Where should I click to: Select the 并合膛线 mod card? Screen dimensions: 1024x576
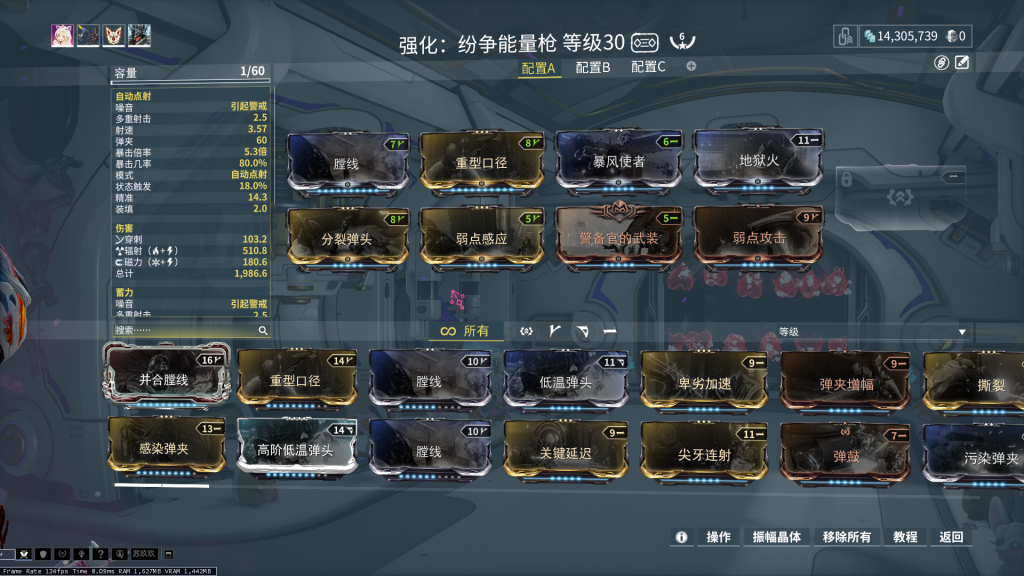(x=164, y=379)
